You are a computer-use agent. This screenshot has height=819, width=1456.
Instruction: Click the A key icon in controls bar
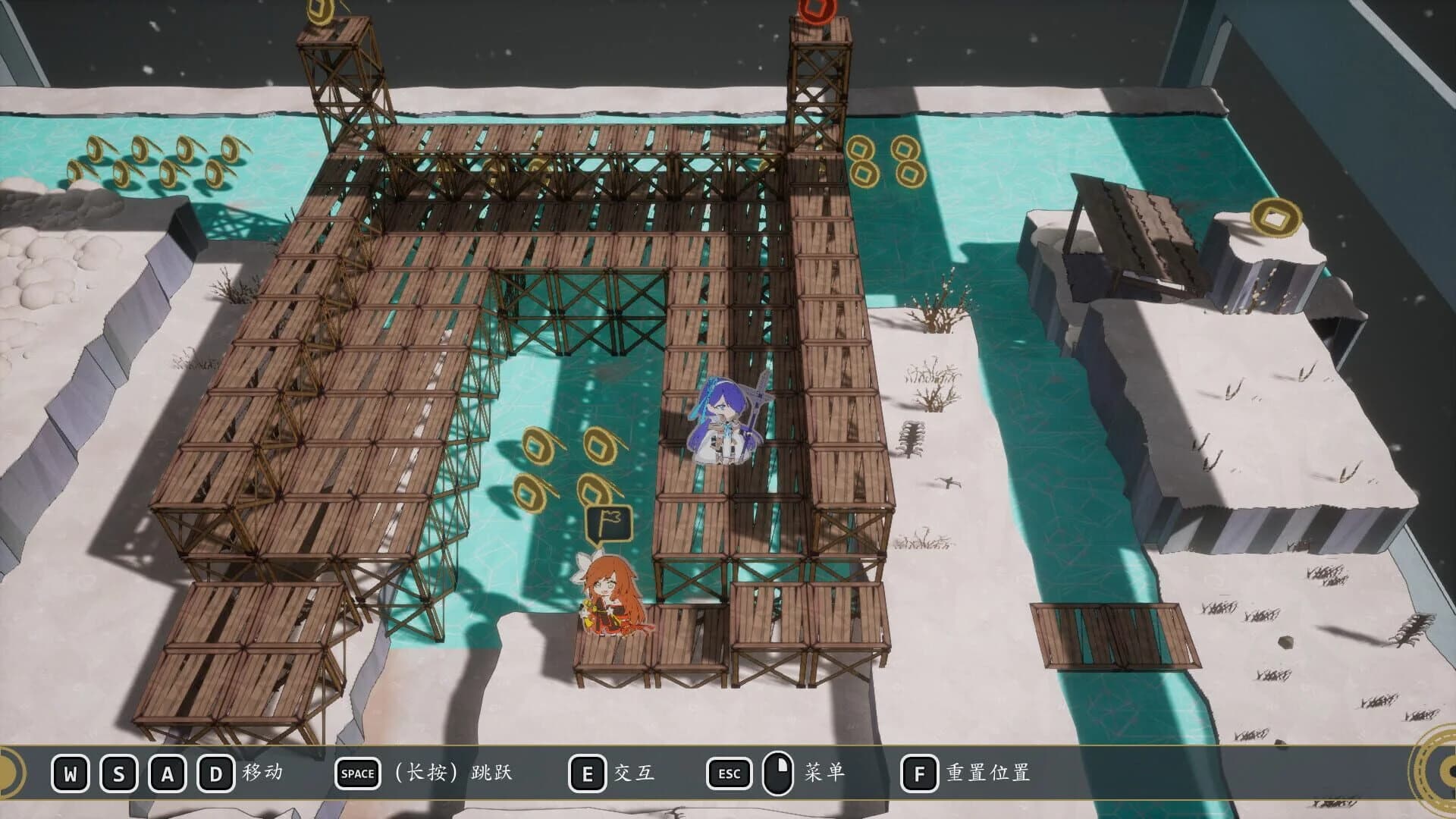166,774
